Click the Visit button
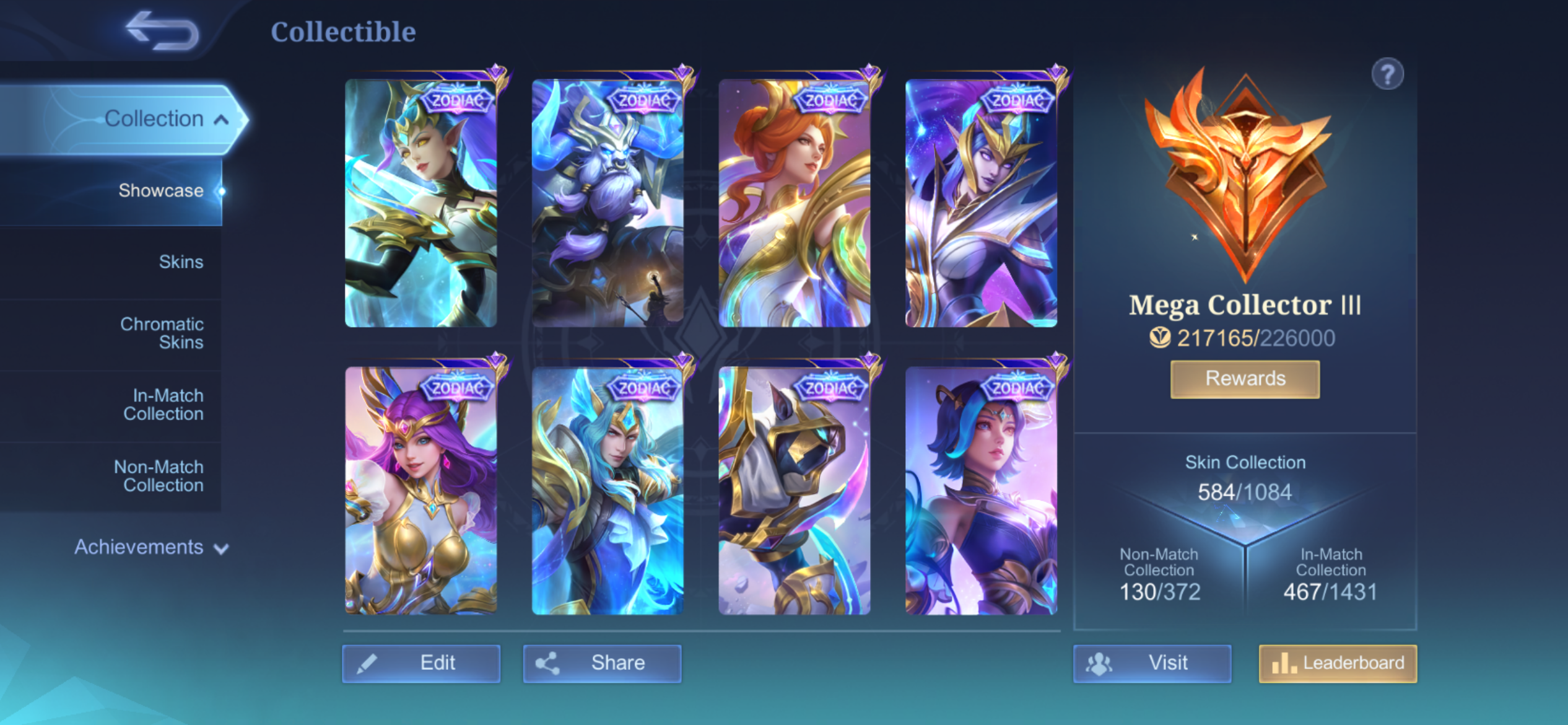 pos(1152,663)
